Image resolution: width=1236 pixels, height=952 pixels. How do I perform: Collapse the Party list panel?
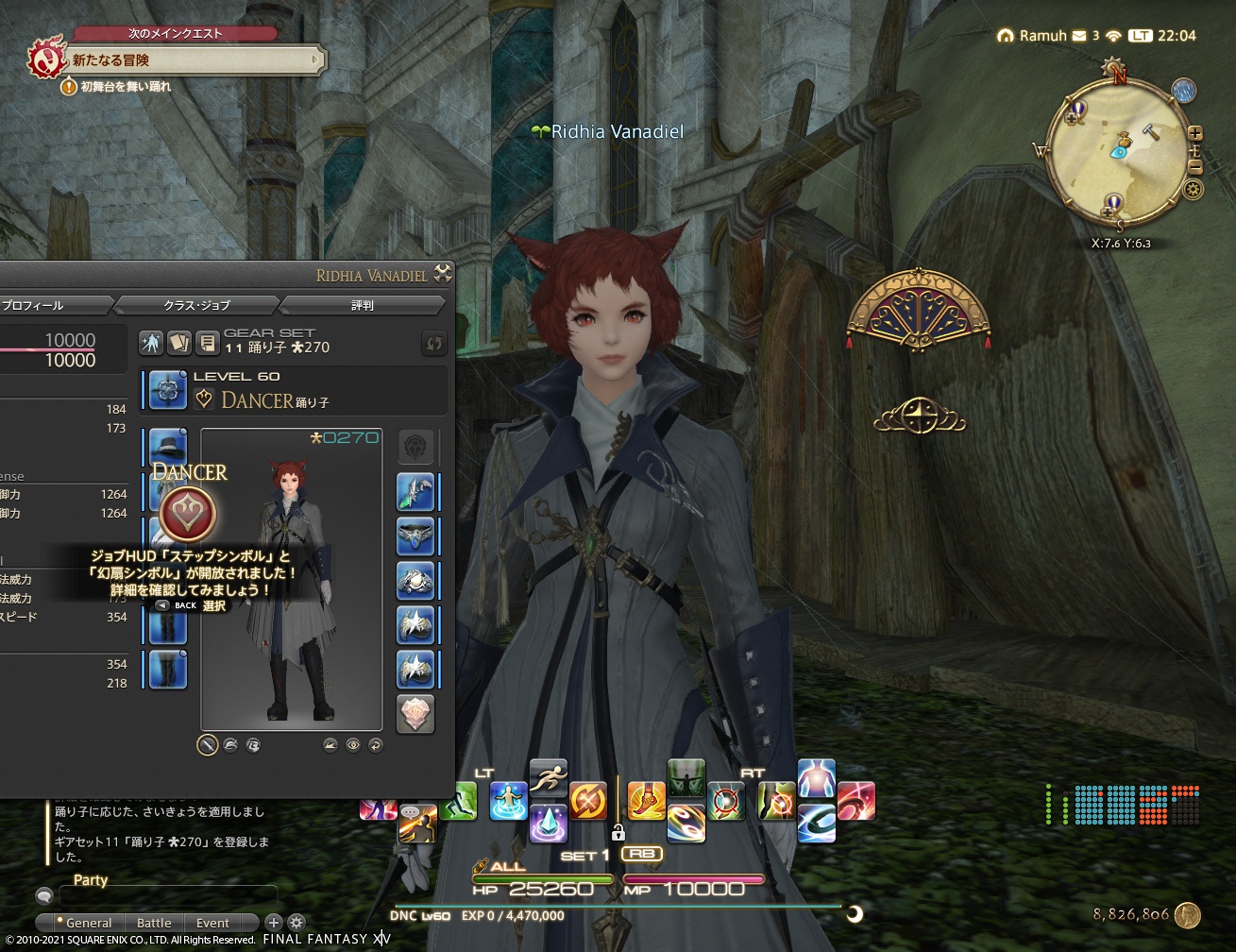coord(92,880)
